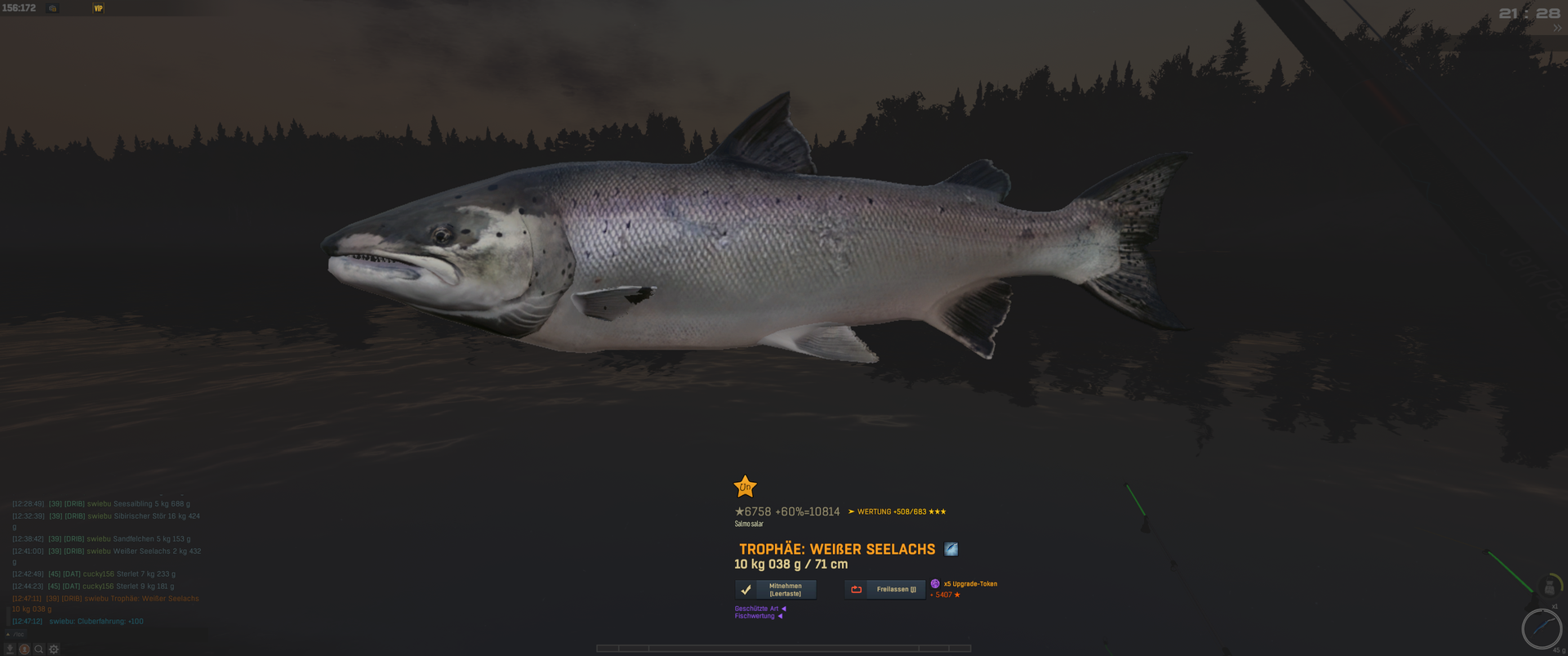
Task: Click the gold trophy star badge
Action: [x=745, y=487]
